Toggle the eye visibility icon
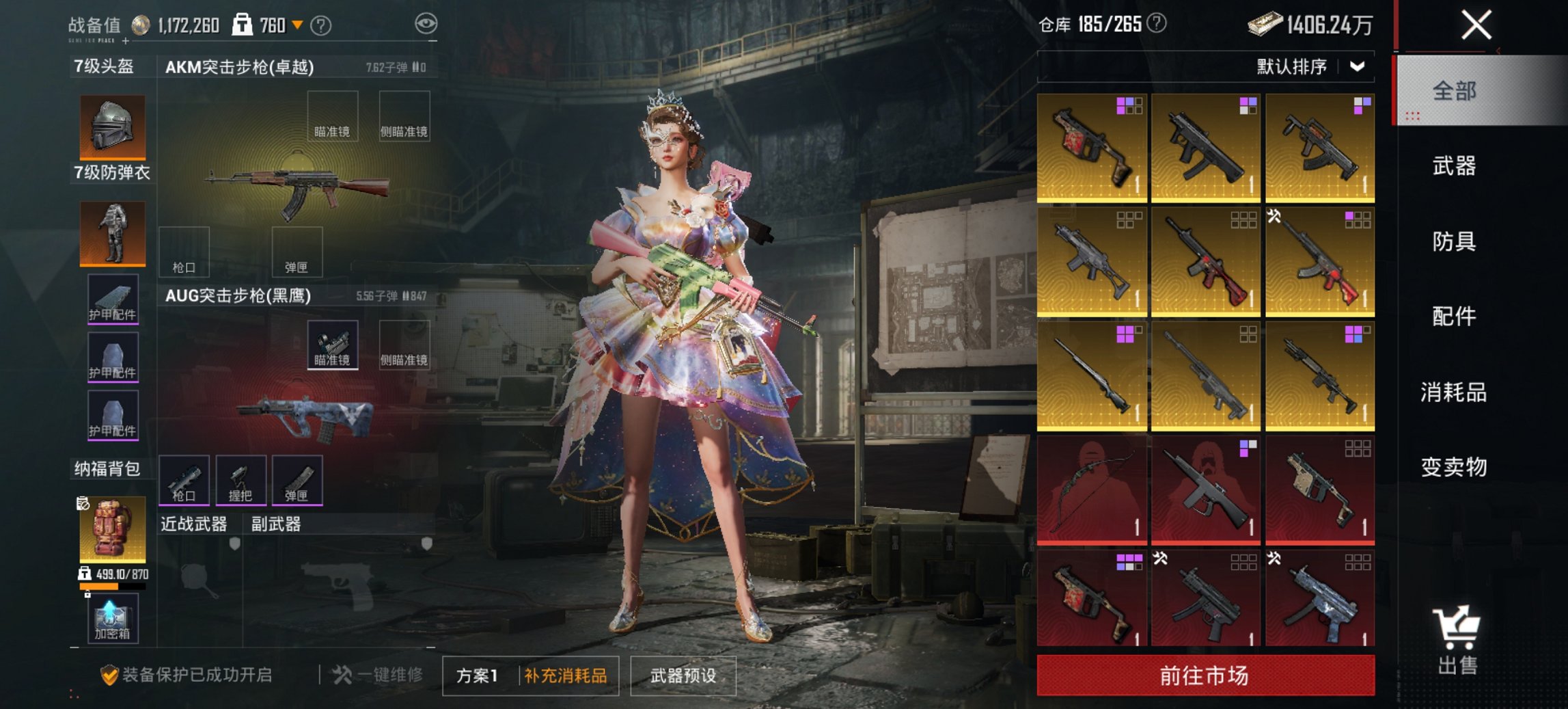 [x=426, y=24]
